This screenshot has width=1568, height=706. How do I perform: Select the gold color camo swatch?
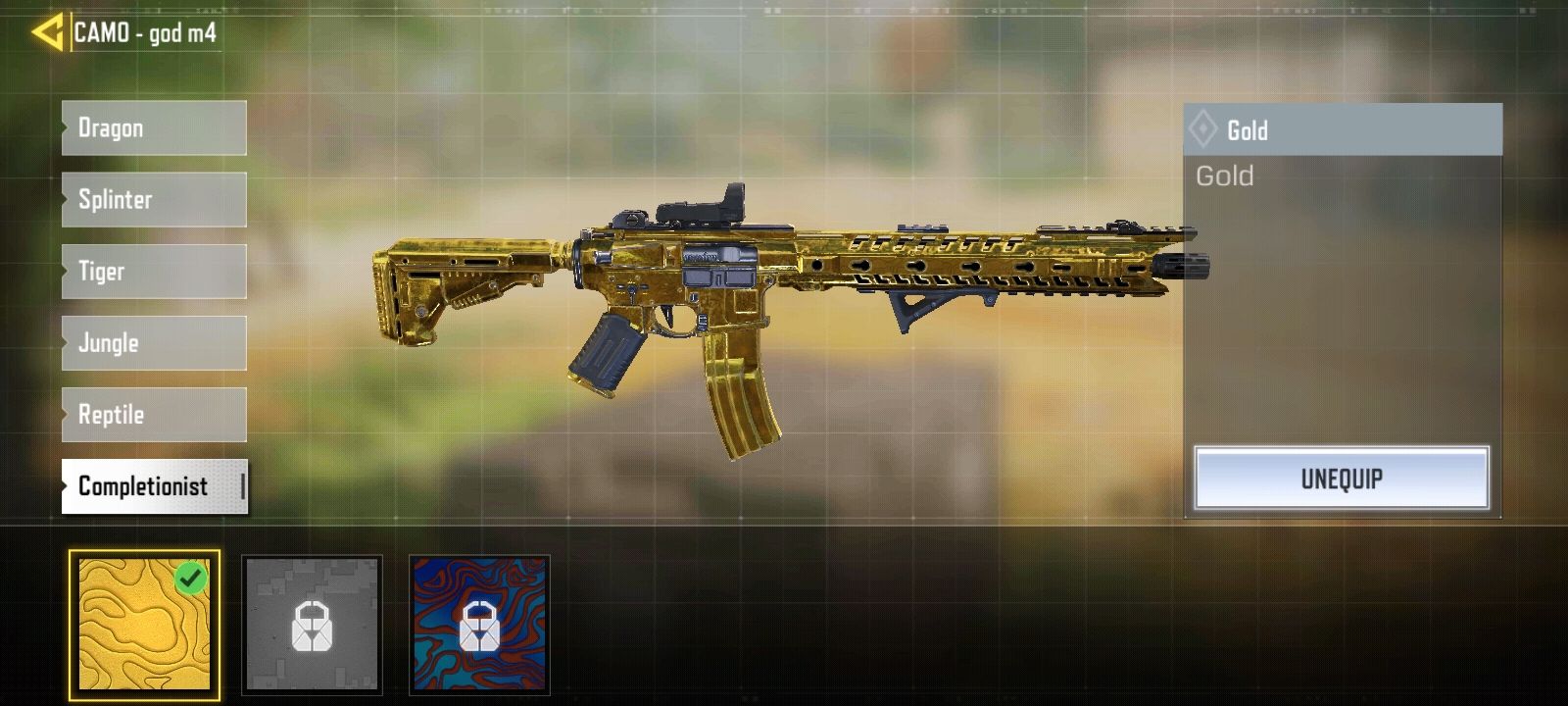[x=143, y=625]
